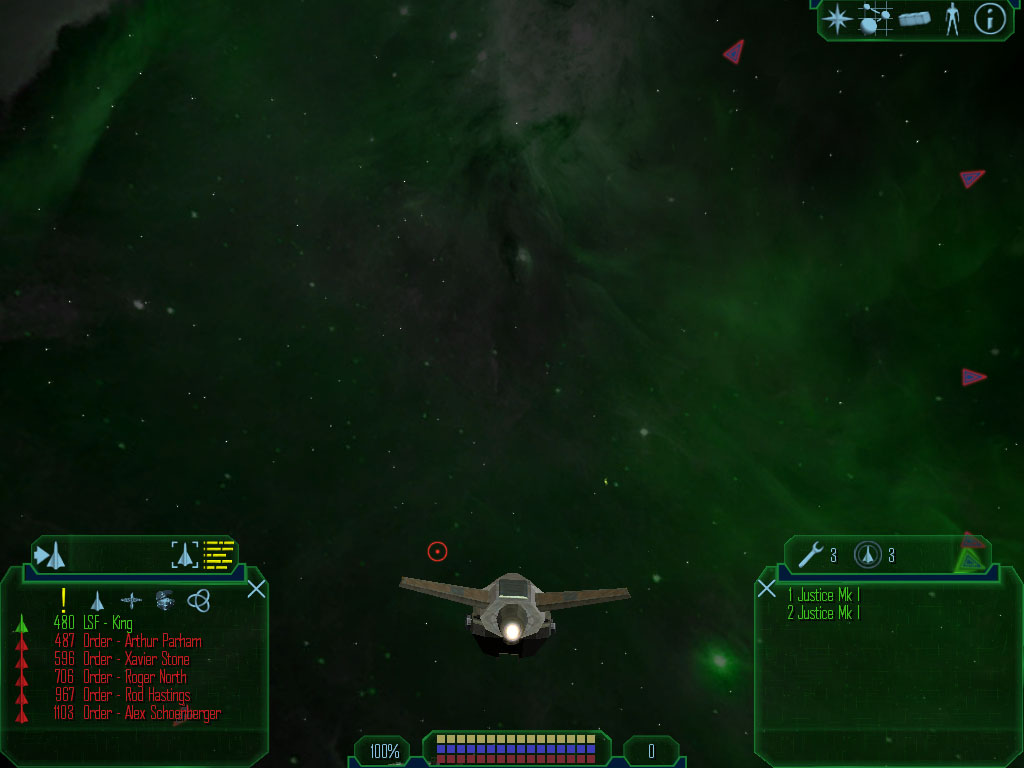Target Order - Alex Schoenberger
Screen dimensions: 1024x768
[151, 714]
